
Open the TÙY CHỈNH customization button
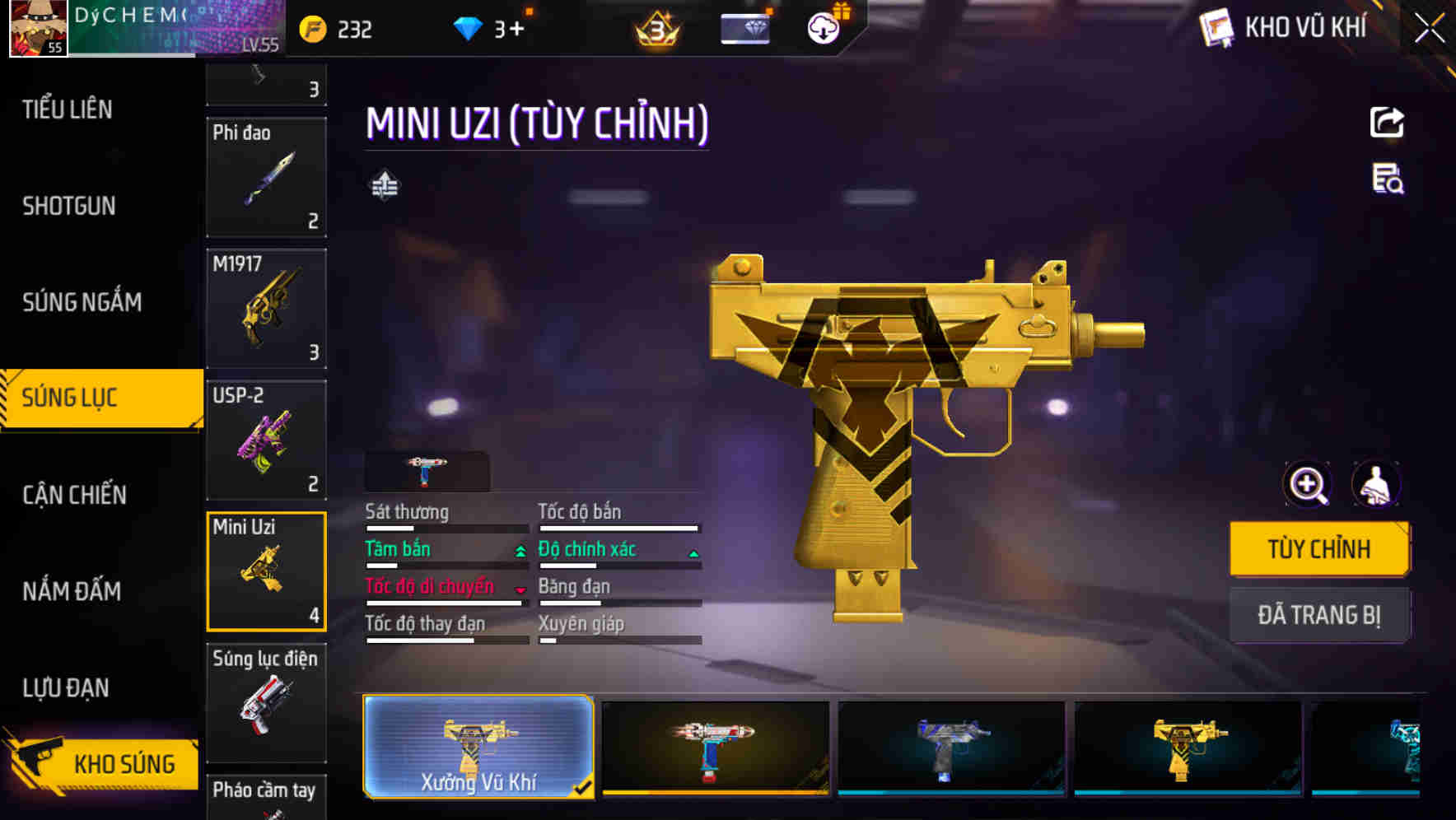[x=1318, y=549]
